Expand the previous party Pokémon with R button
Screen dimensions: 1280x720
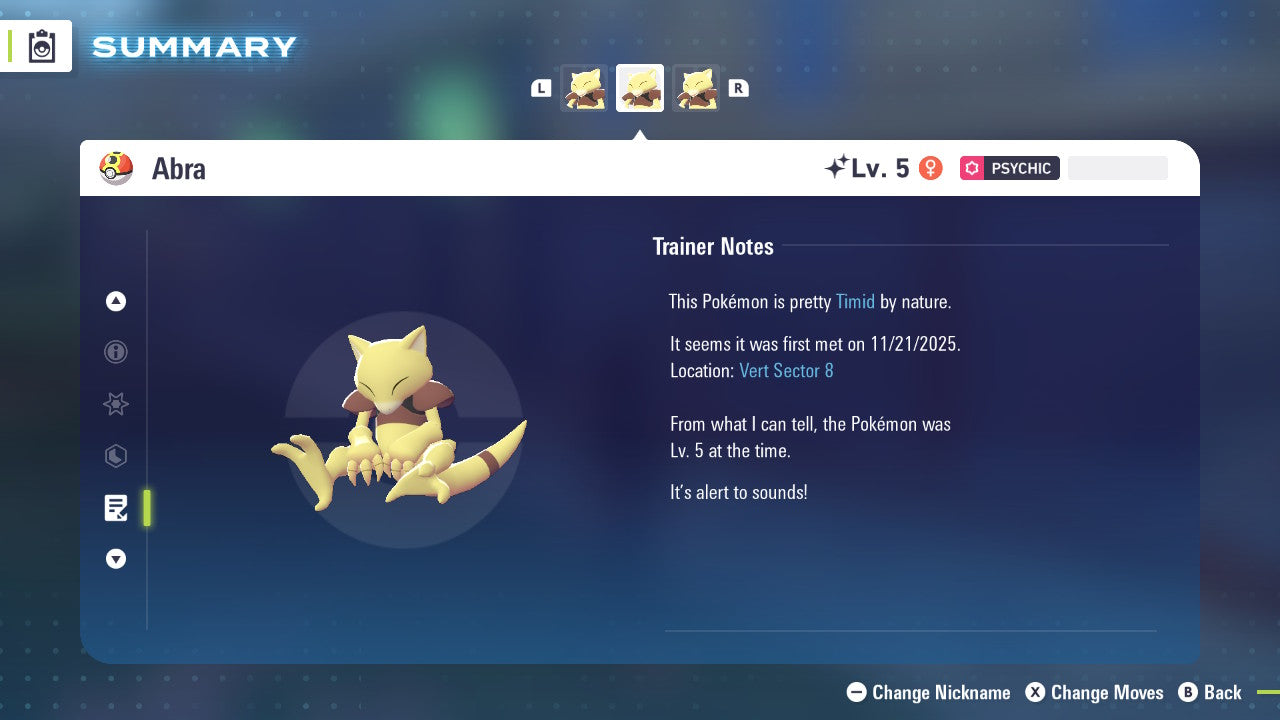point(738,88)
